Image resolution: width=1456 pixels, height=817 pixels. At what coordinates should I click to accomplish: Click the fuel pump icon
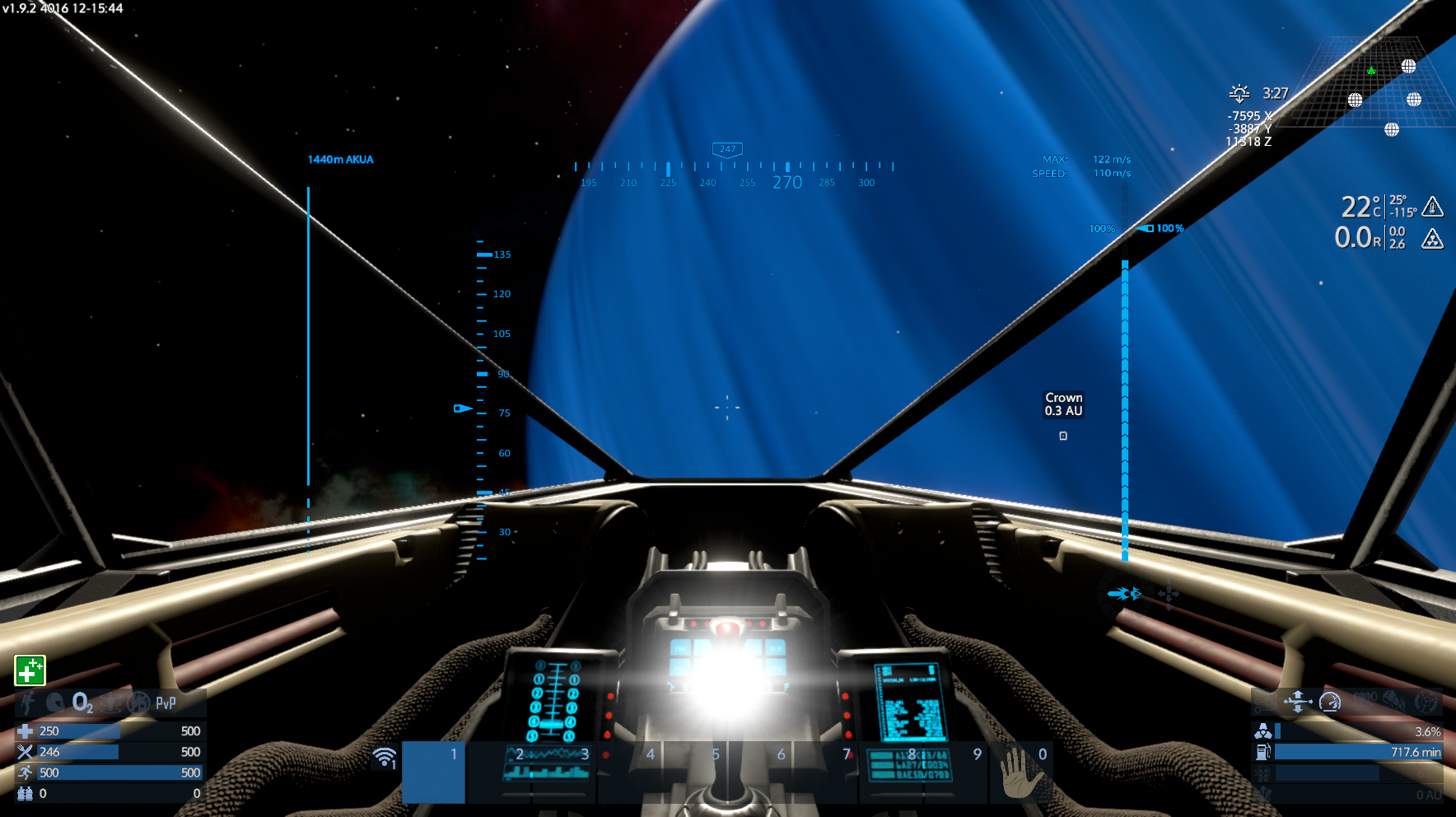click(x=1262, y=751)
